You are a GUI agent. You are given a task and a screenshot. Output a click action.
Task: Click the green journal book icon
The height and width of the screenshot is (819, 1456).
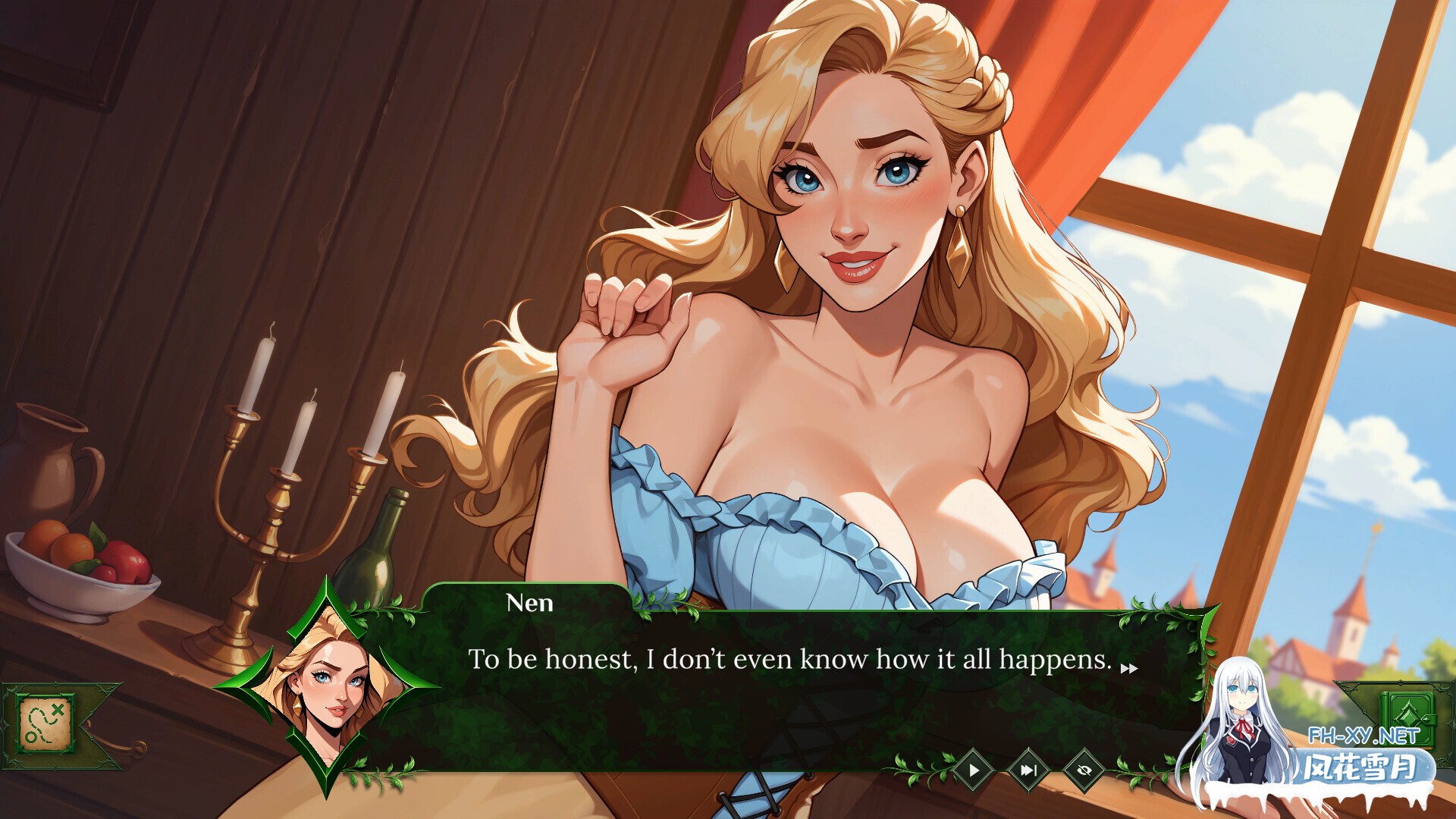point(1407,720)
